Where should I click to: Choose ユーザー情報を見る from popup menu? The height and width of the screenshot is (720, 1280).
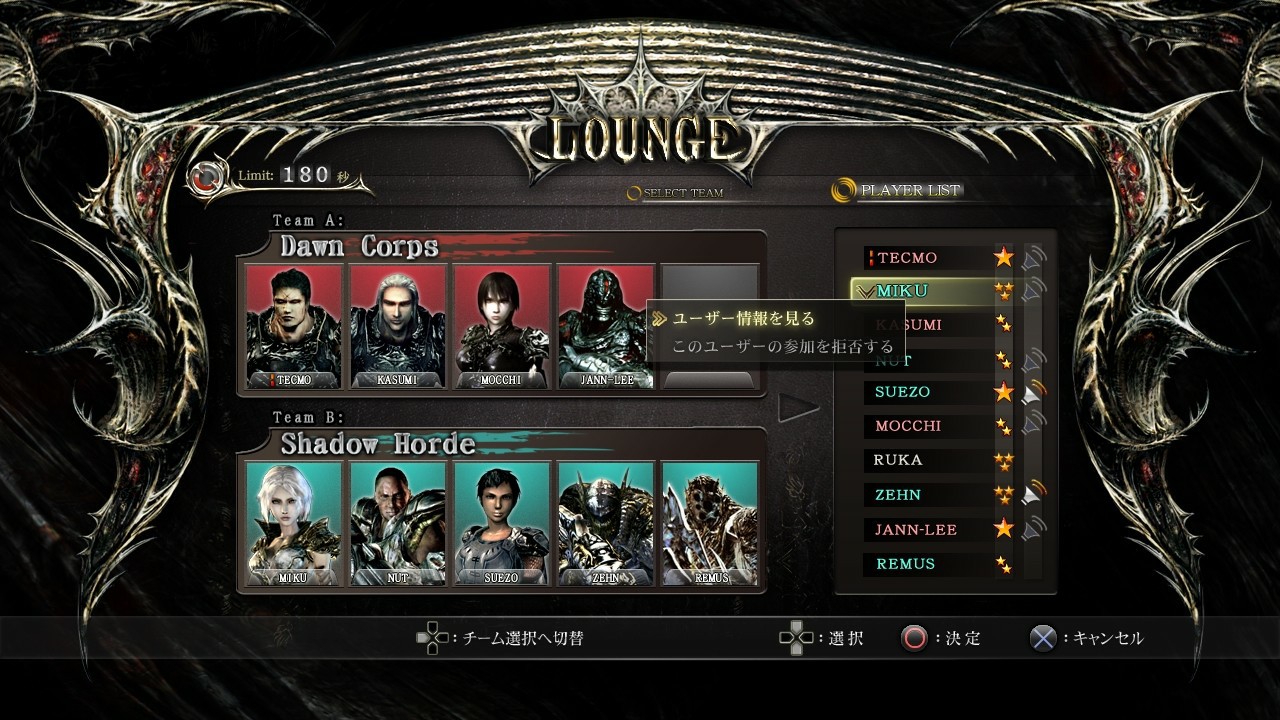(744, 319)
